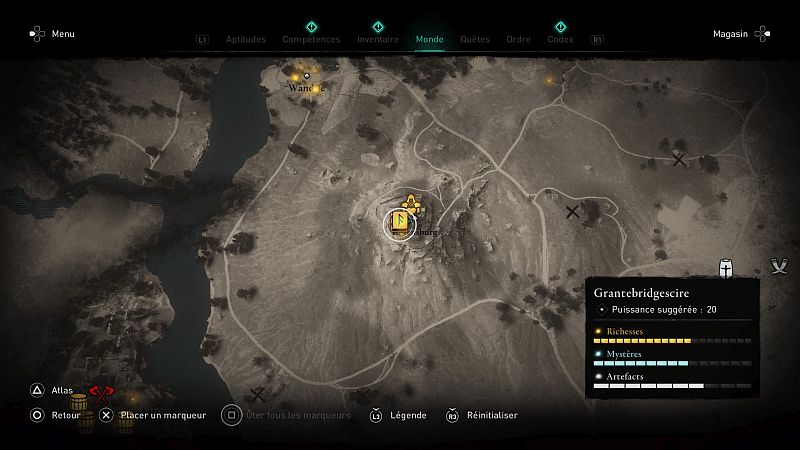The width and height of the screenshot is (800, 450).
Task: Open the Atlas view
Action: 52,391
